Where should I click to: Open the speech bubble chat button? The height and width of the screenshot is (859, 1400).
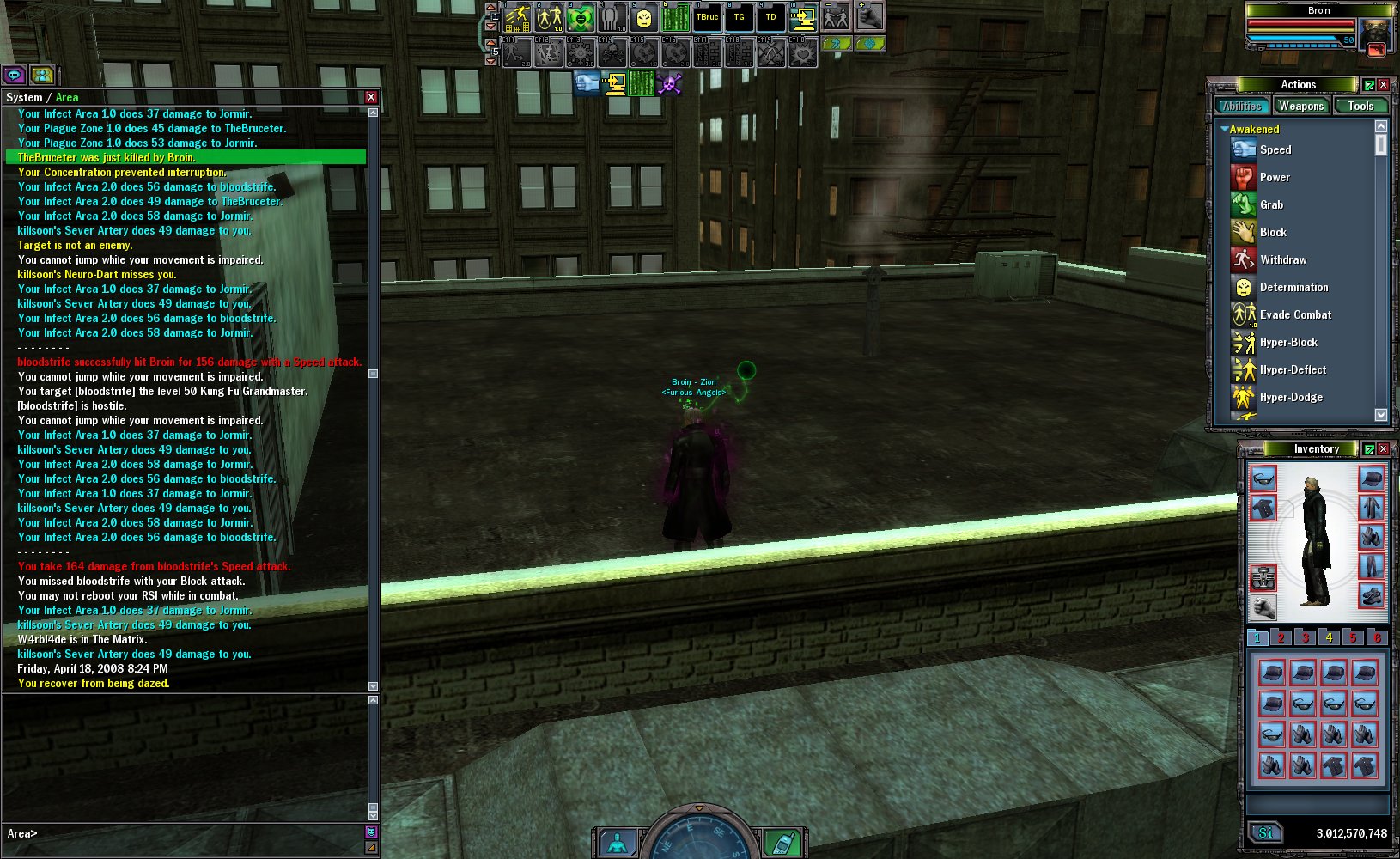[15, 76]
